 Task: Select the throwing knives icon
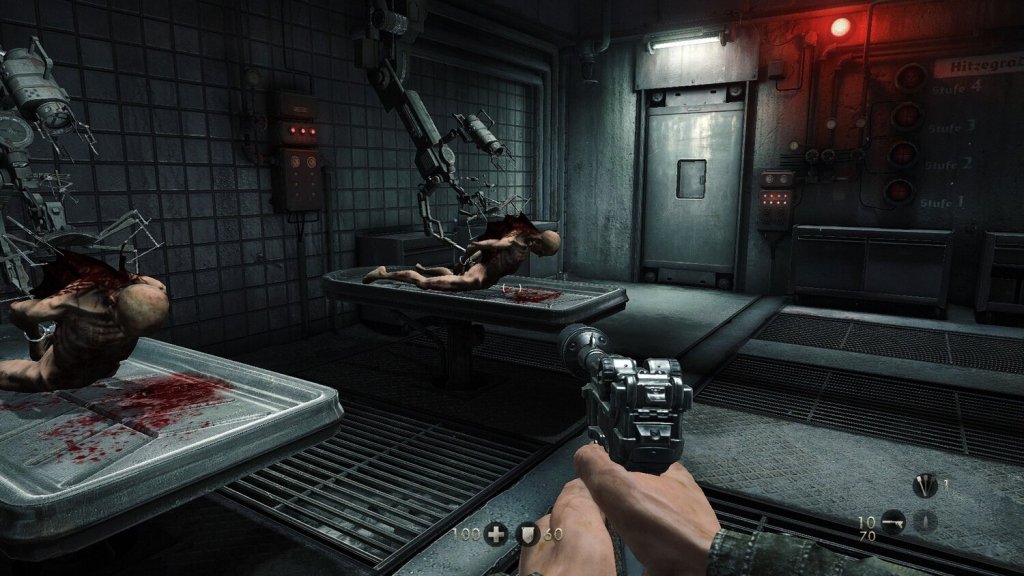click(x=925, y=487)
